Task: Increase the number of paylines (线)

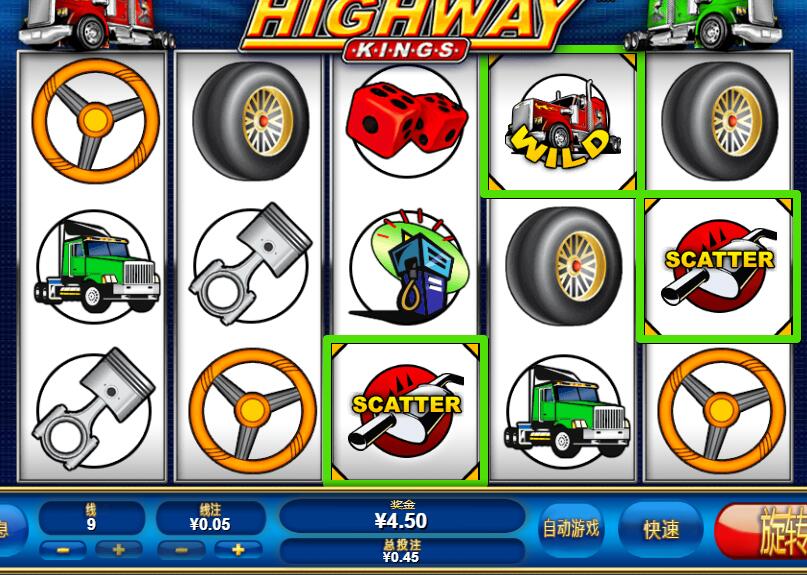Action: [120, 550]
